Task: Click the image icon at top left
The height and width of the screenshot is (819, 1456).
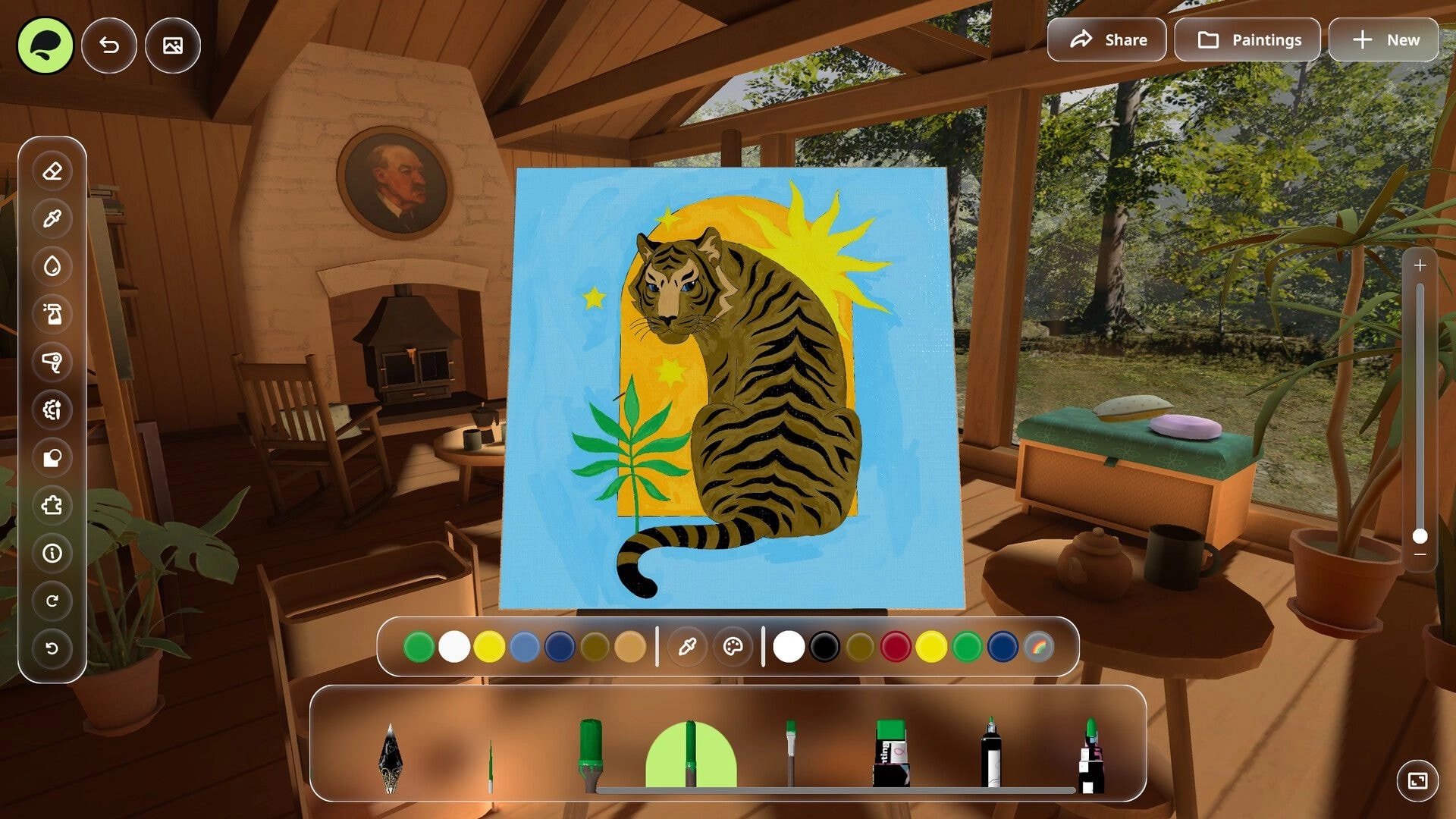Action: coord(172,45)
